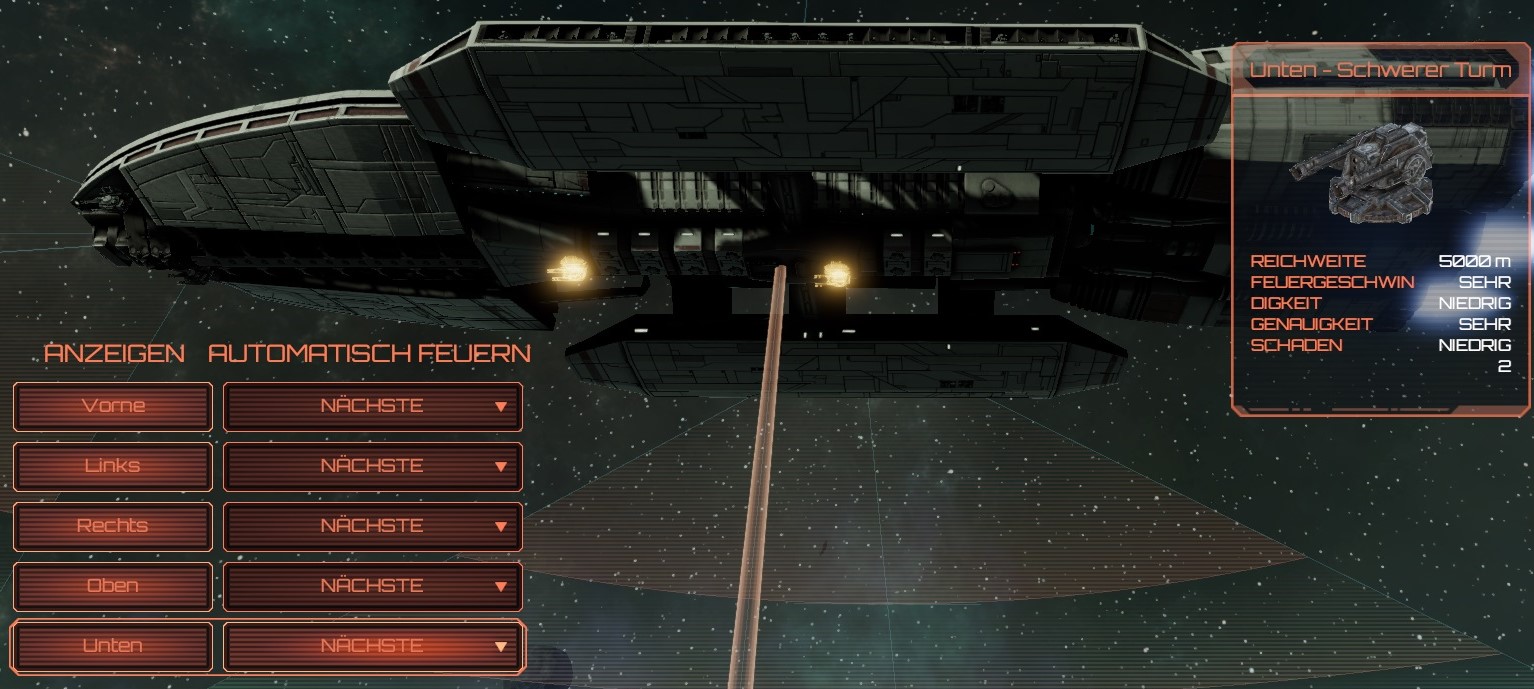Select the Rechts display button
The width and height of the screenshot is (1534, 689).
[x=113, y=526]
